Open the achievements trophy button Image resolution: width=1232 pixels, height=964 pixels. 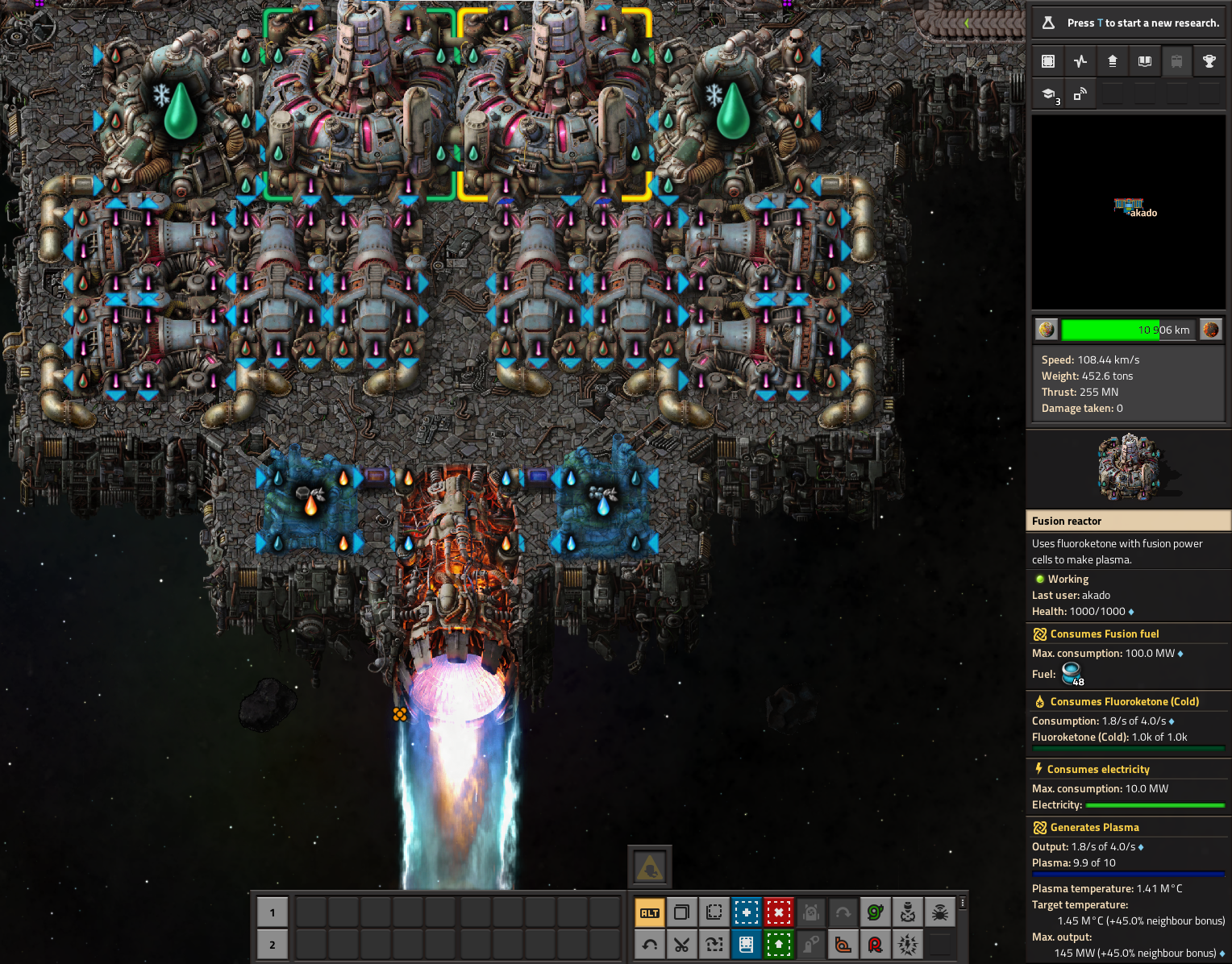(1209, 61)
